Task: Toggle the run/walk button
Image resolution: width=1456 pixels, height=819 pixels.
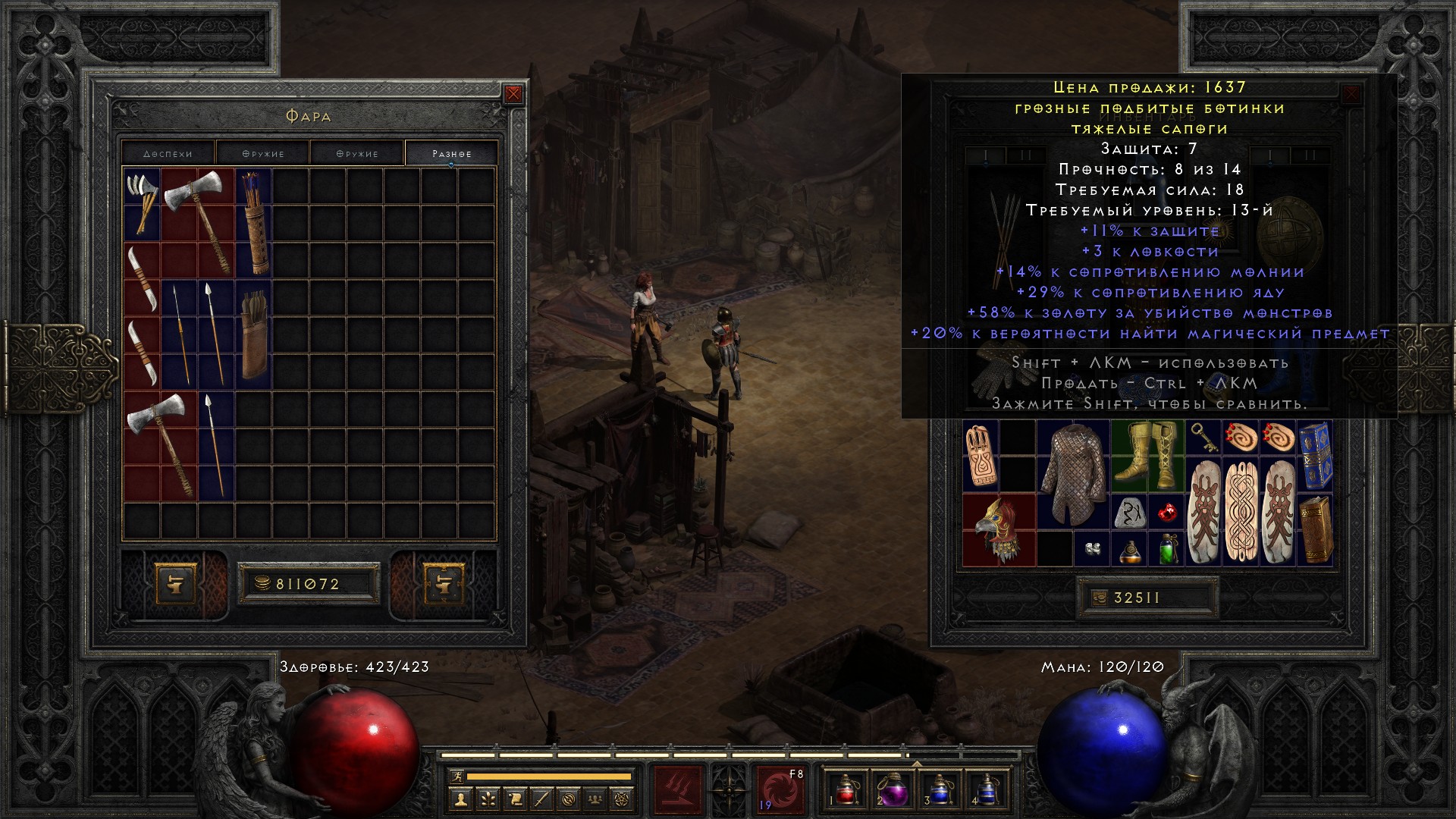Action: (456, 777)
